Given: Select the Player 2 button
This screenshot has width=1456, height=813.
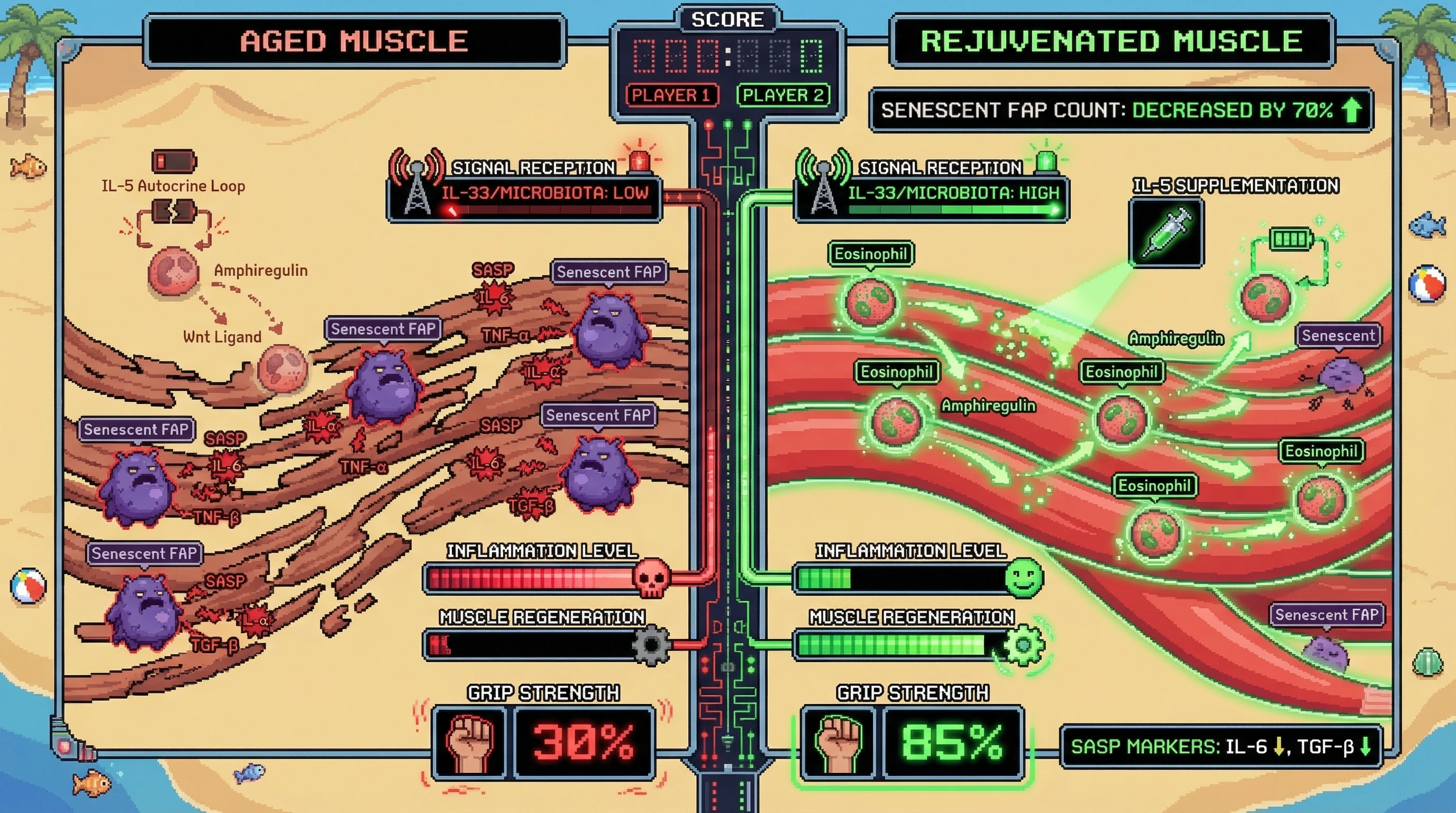Looking at the screenshot, I should 783,95.
